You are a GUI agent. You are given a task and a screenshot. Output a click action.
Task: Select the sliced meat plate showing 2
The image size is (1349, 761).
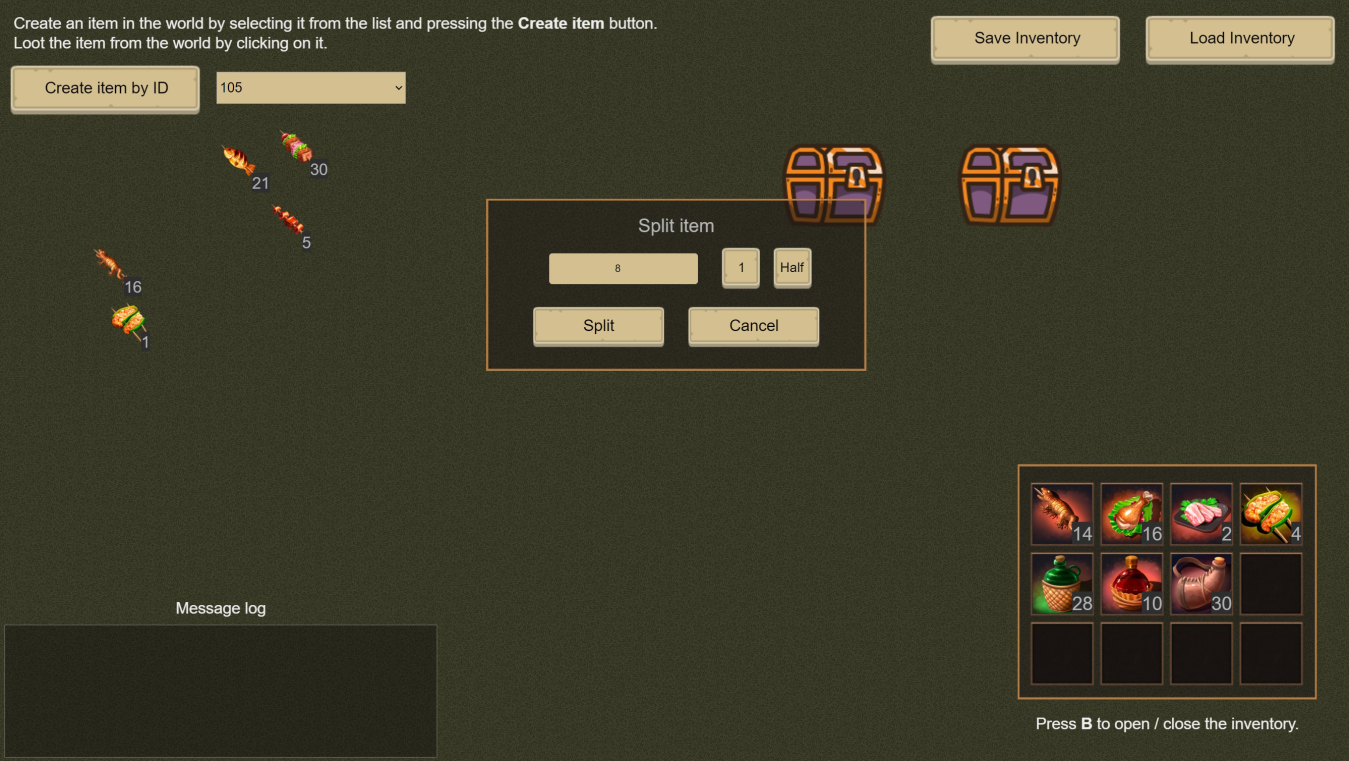(1201, 514)
